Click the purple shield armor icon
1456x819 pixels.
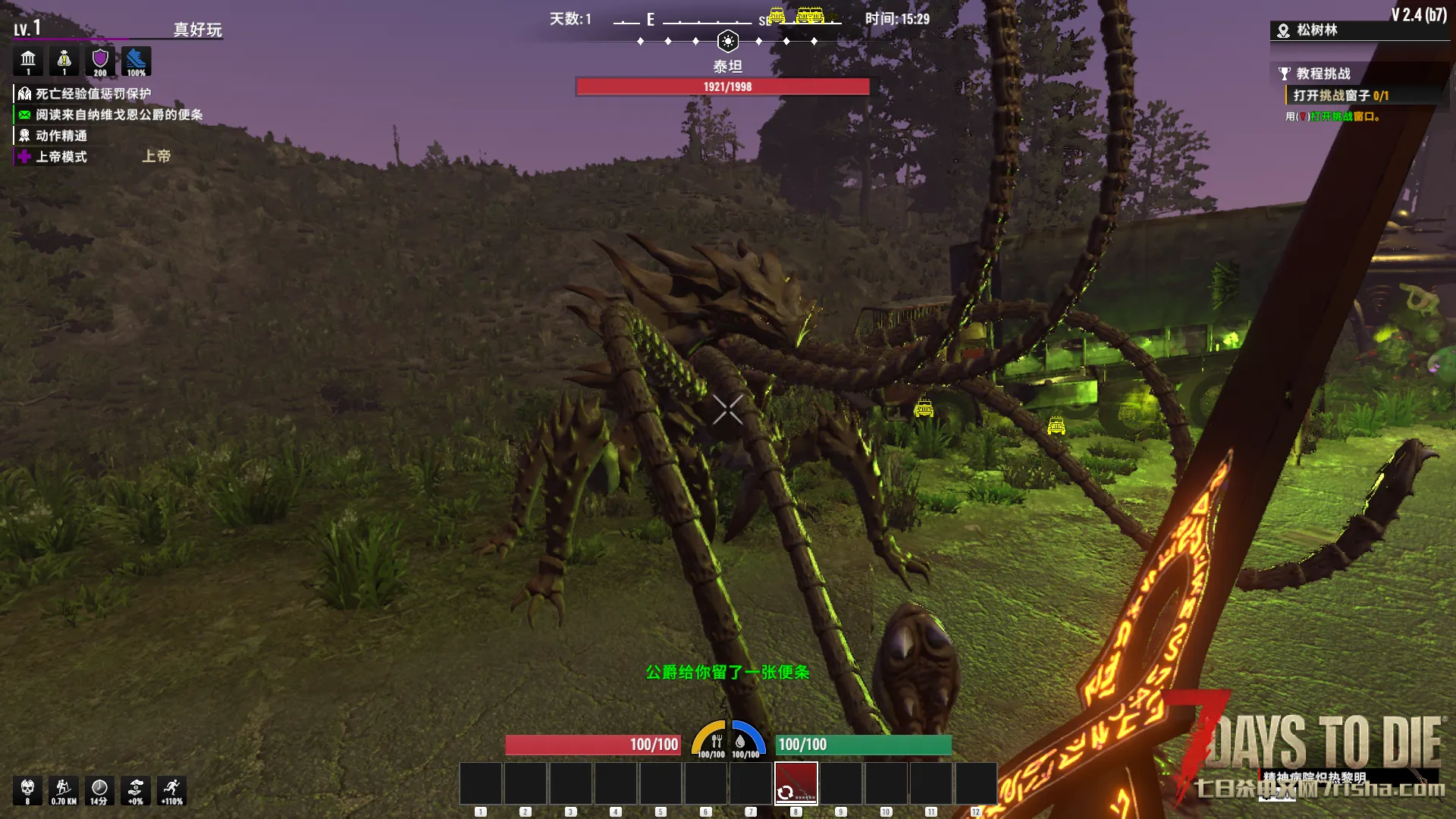[x=100, y=61]
